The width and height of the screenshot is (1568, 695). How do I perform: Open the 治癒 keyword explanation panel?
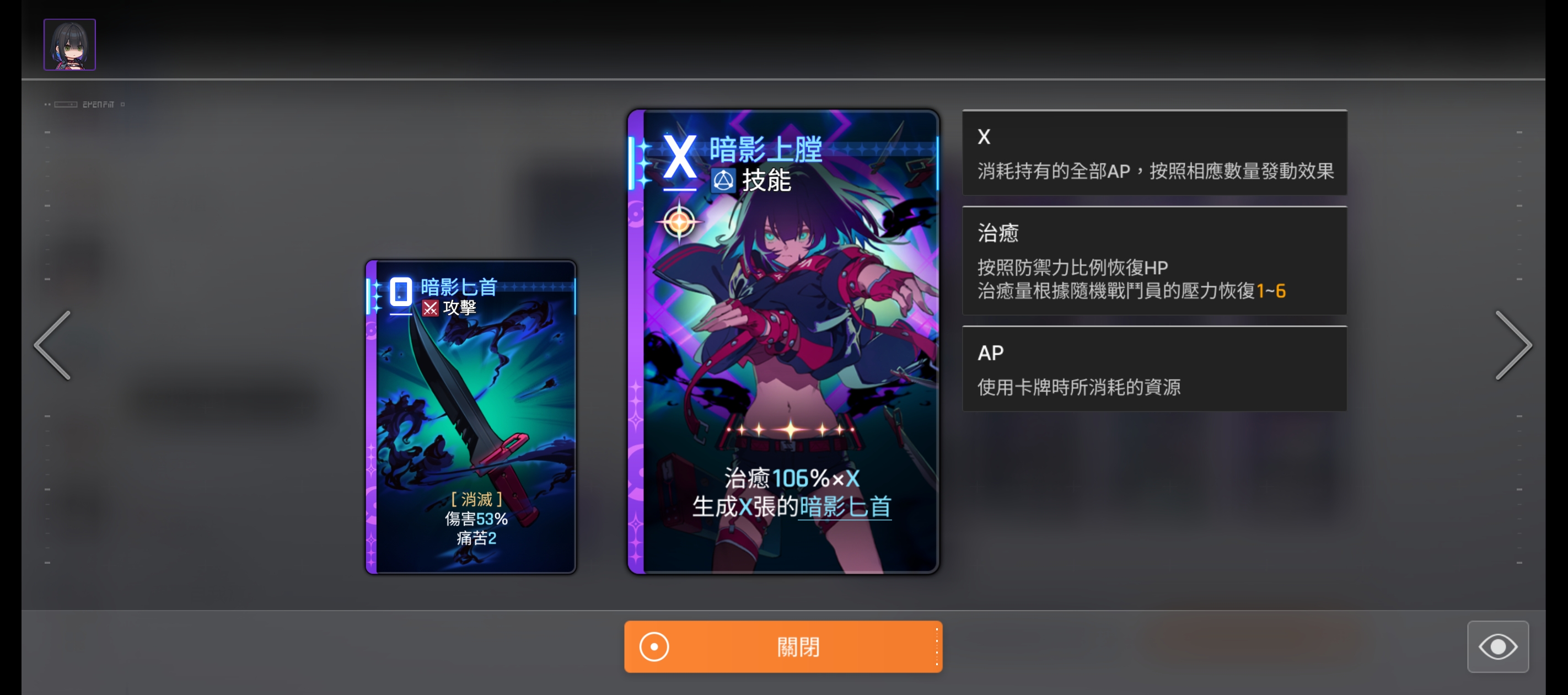pyautogui.click(x=1154, y=261)
